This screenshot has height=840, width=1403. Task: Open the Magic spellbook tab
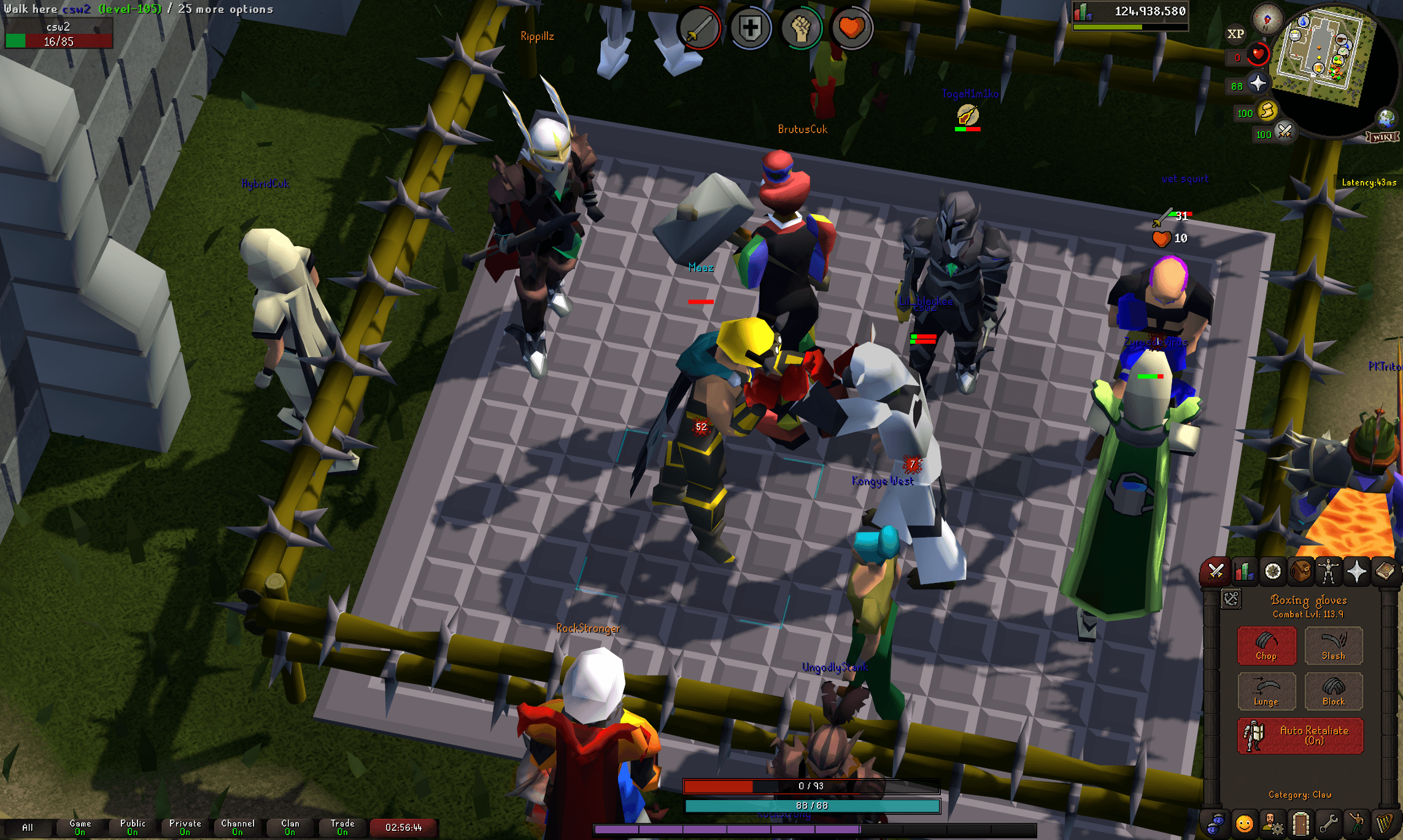[1385, 571]
